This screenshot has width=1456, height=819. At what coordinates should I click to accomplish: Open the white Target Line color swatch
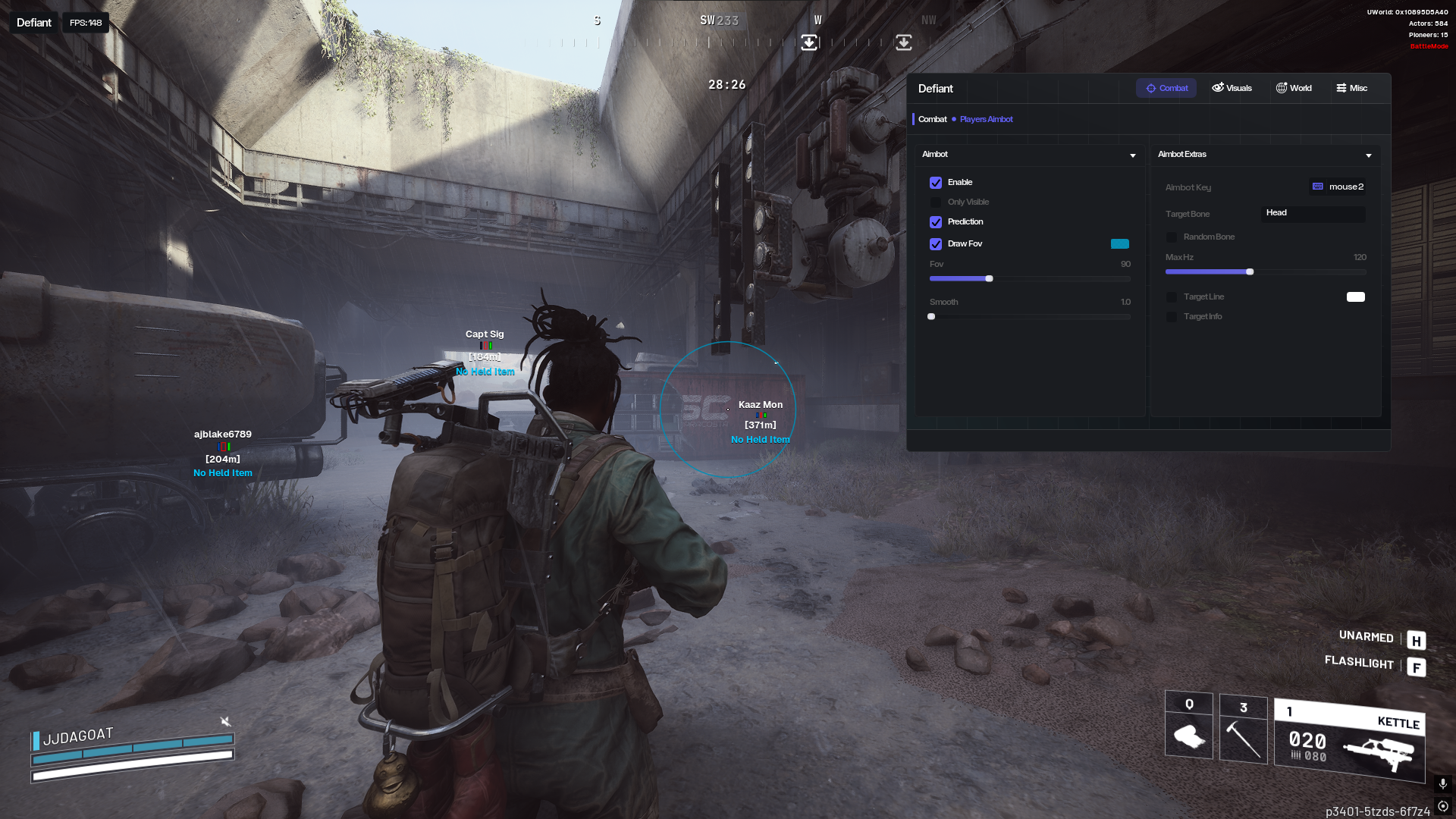click(x=1355, y=297)
